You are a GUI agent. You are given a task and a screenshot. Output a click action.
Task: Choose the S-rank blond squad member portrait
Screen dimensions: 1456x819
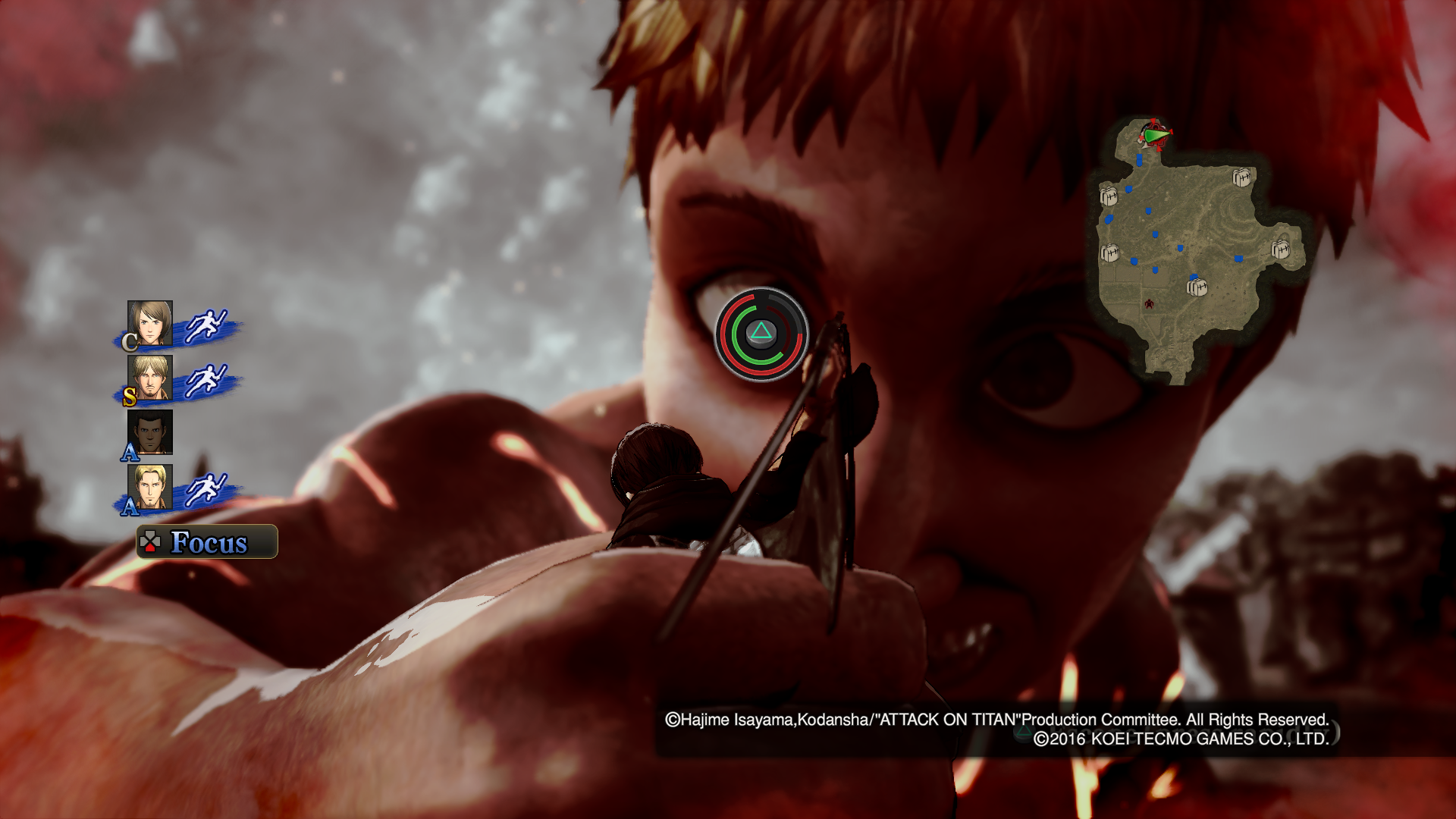click(x=150, y=378)
